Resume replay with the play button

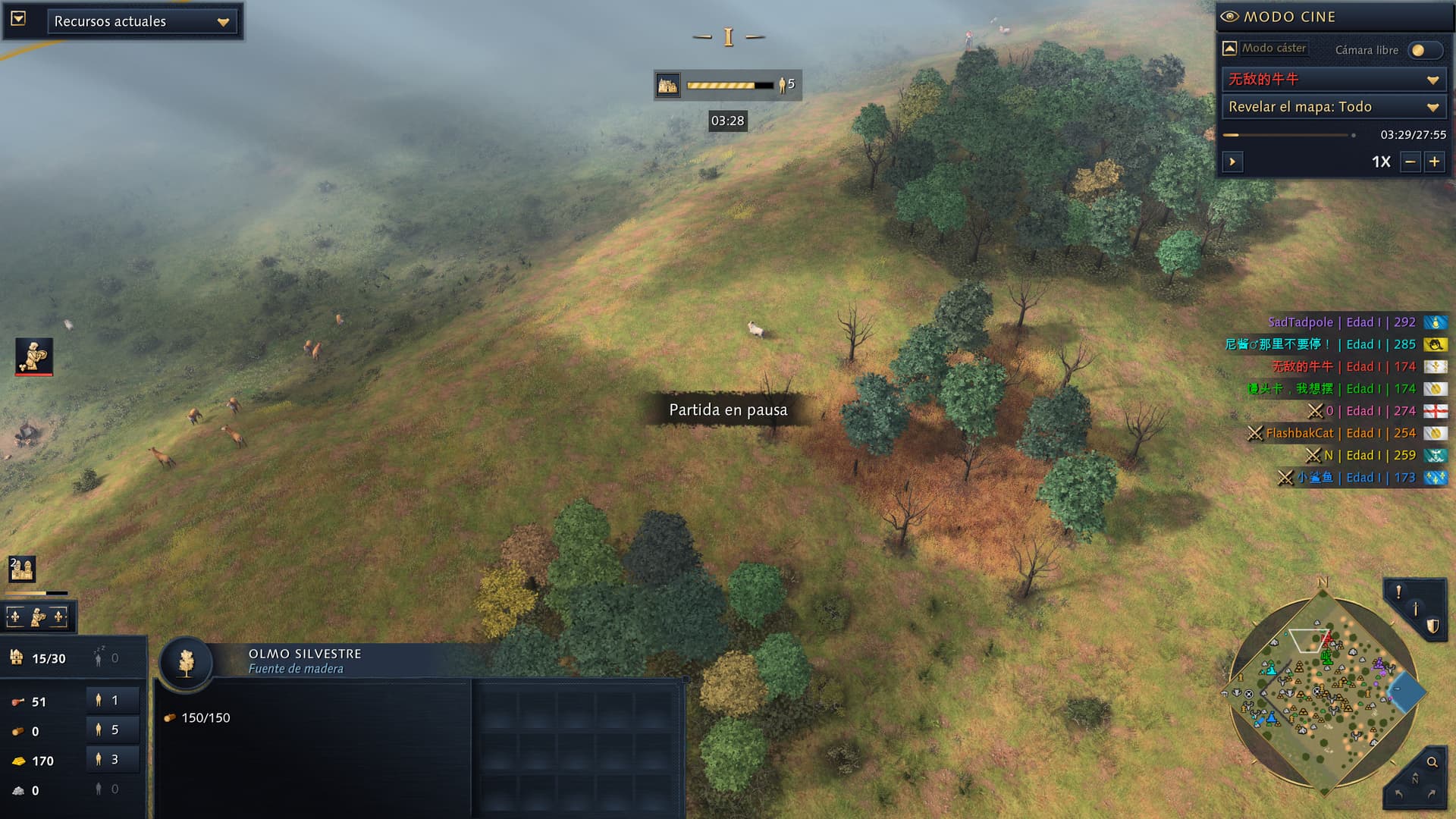[1232, 162]
